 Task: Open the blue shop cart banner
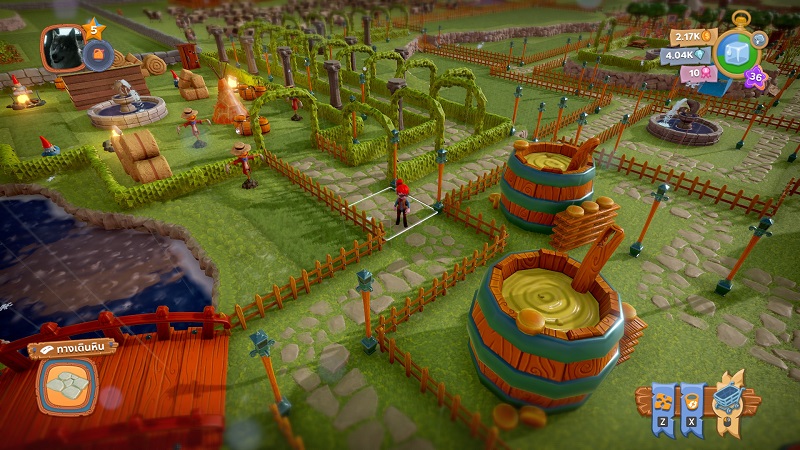[x=729, y=400]
